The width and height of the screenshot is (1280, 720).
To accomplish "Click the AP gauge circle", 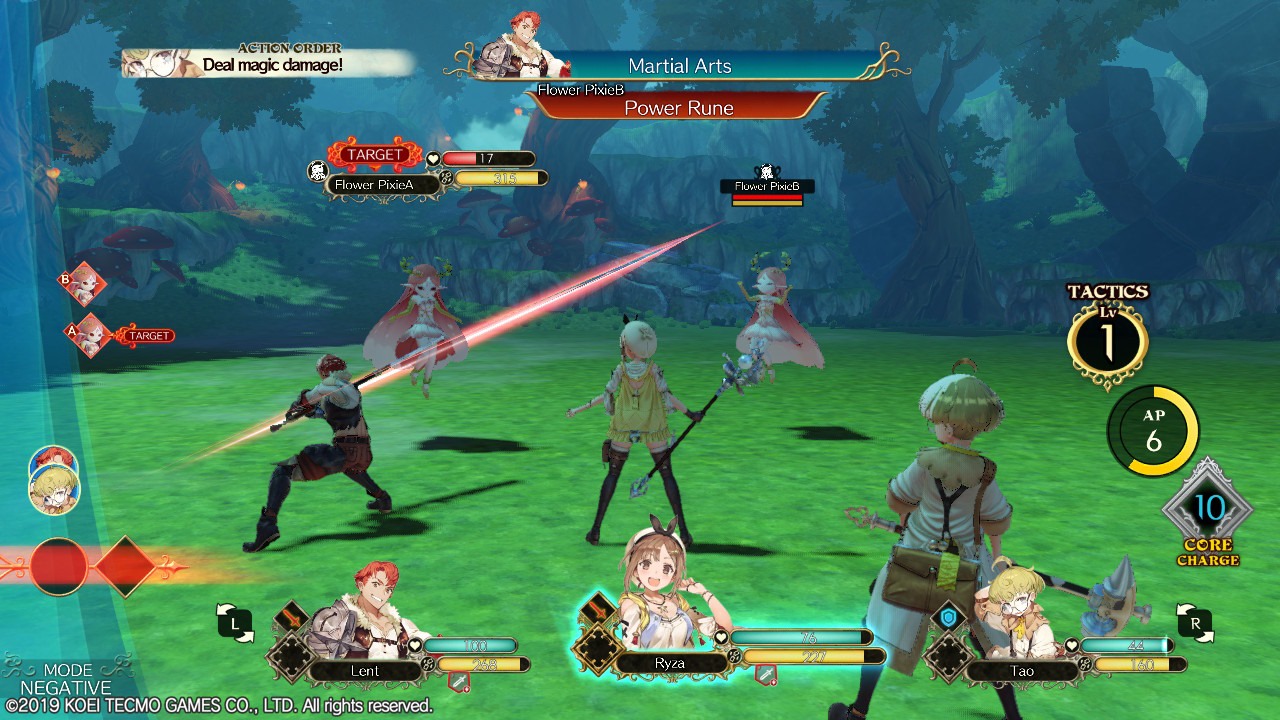I will pyautogui.click(x=1153, y=431).
